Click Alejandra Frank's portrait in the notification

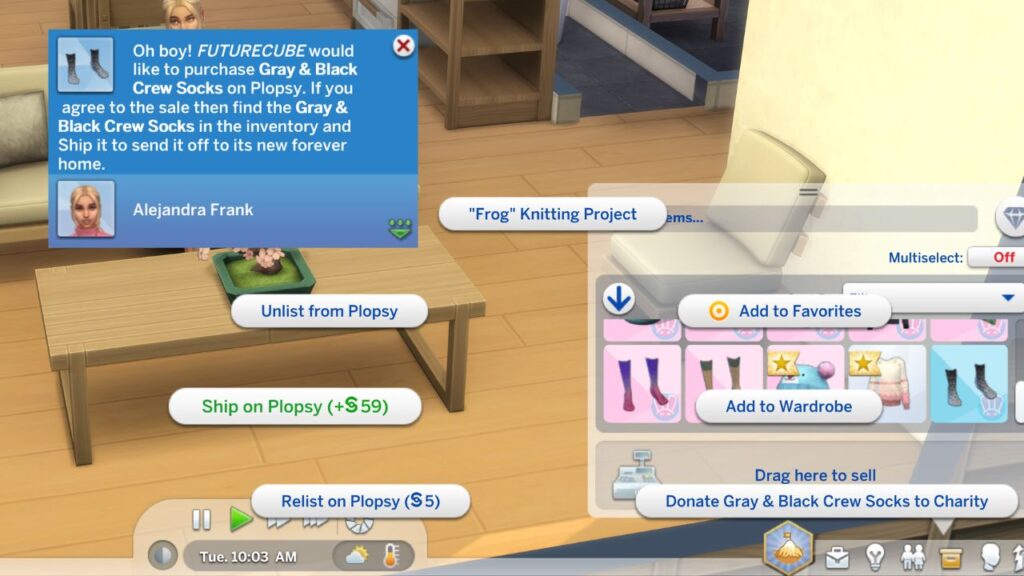point(85,209)
